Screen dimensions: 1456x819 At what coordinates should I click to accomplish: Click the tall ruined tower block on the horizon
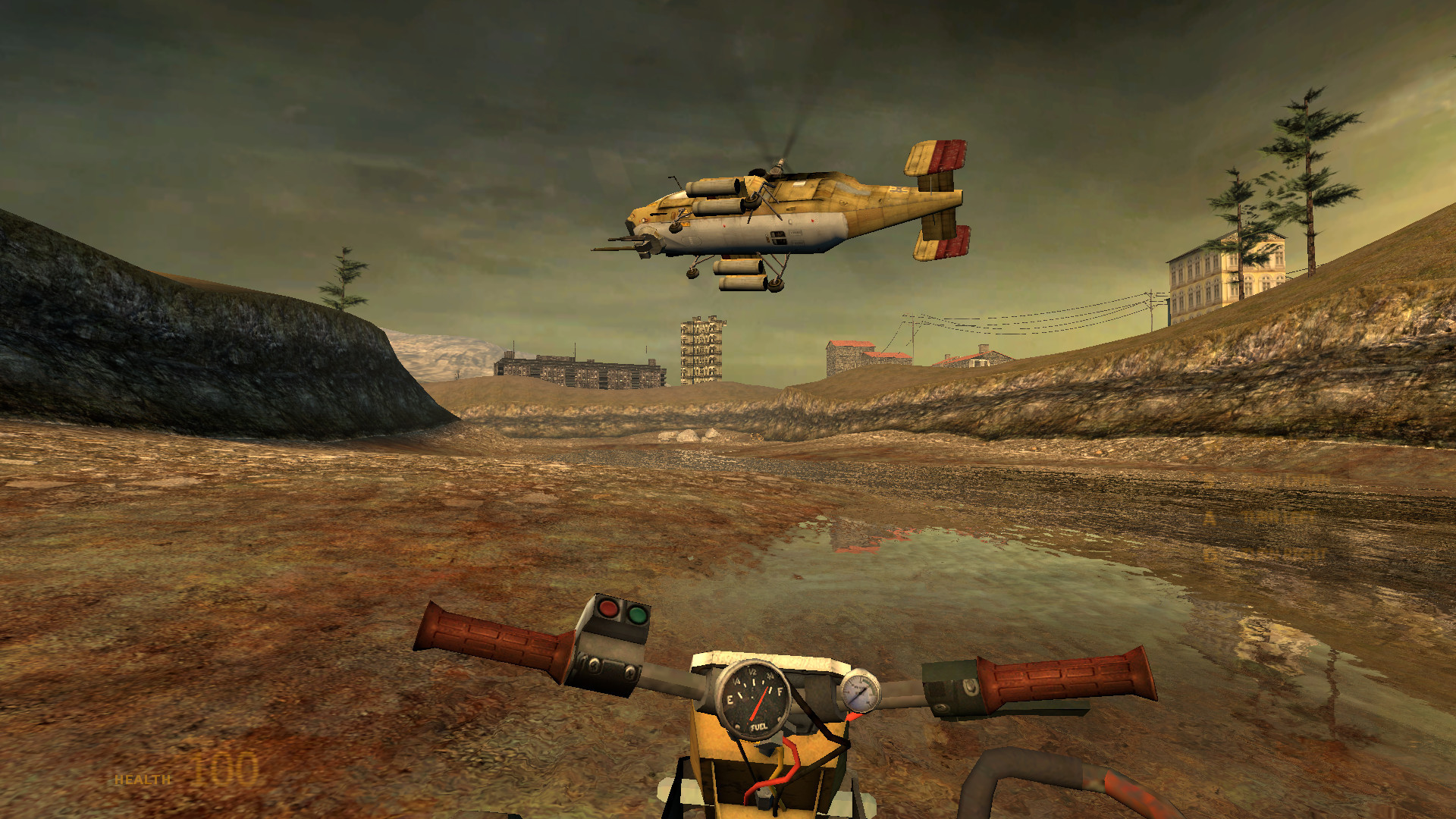tap(700, 349)
